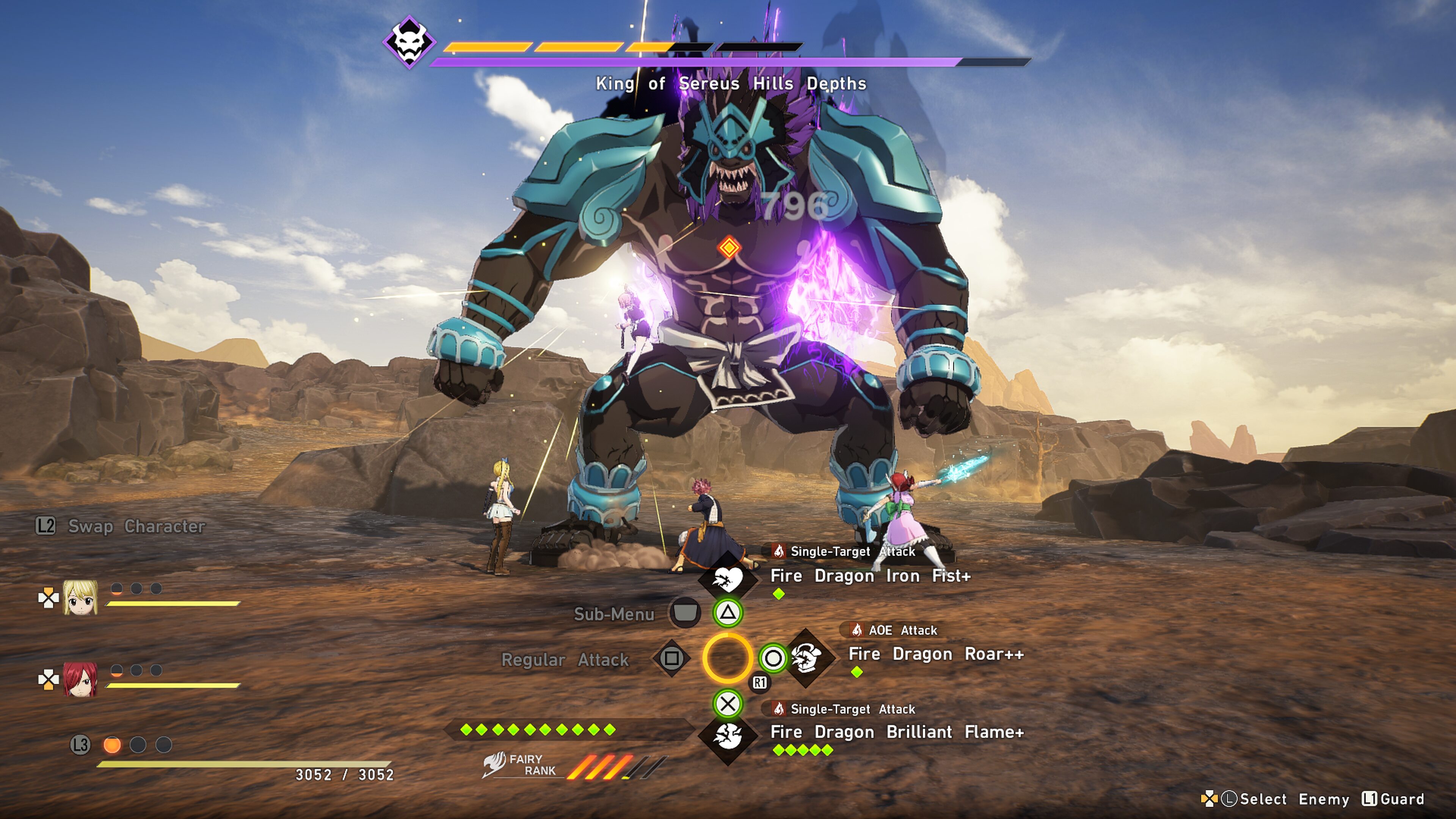Choose the Fire Dragon Roar++ AOE attack
Screen dimensions: 1456x819
pyautogui.click(x=935, y=654)
